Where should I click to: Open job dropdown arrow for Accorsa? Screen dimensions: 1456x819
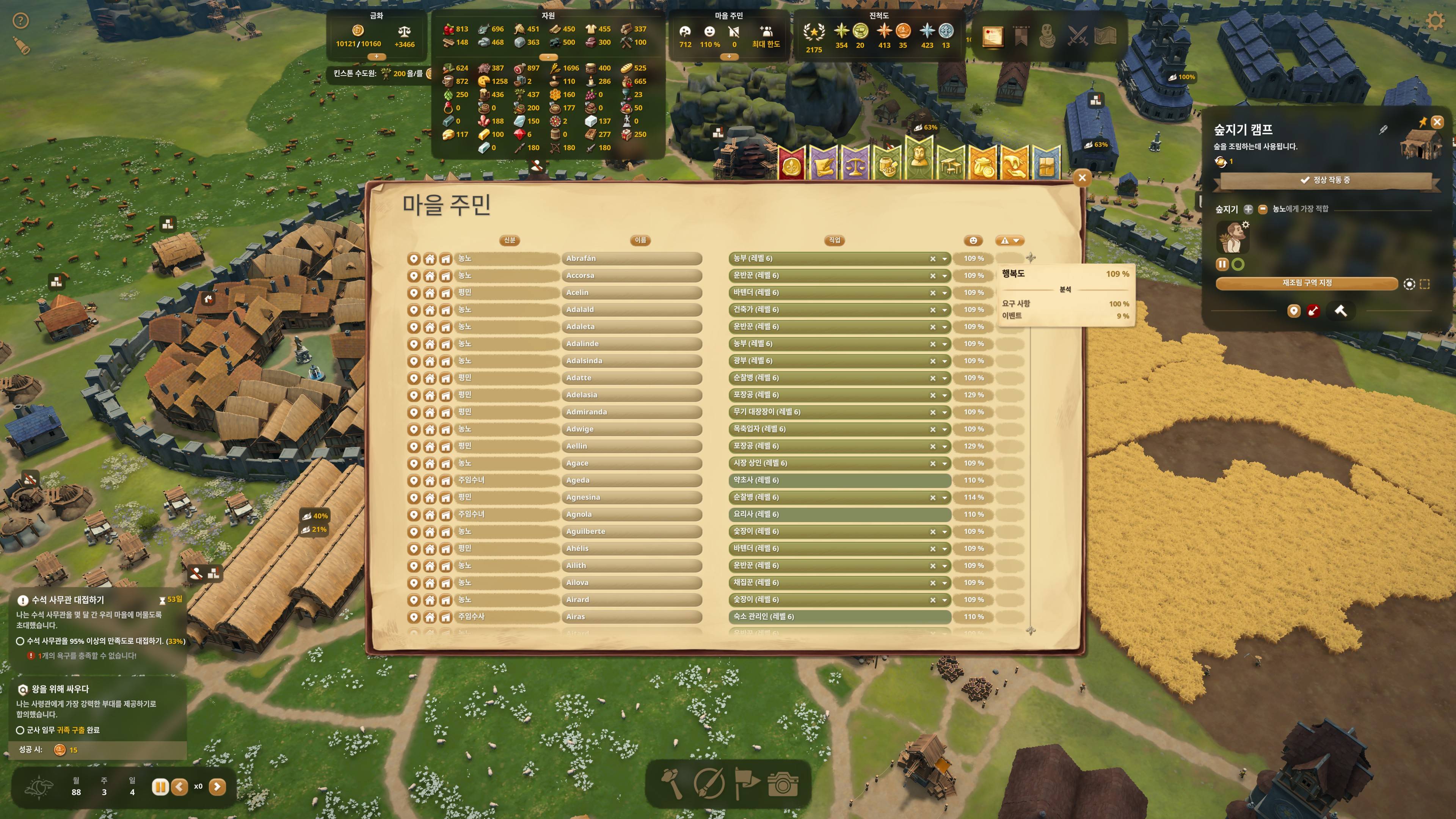coord(945,276)
